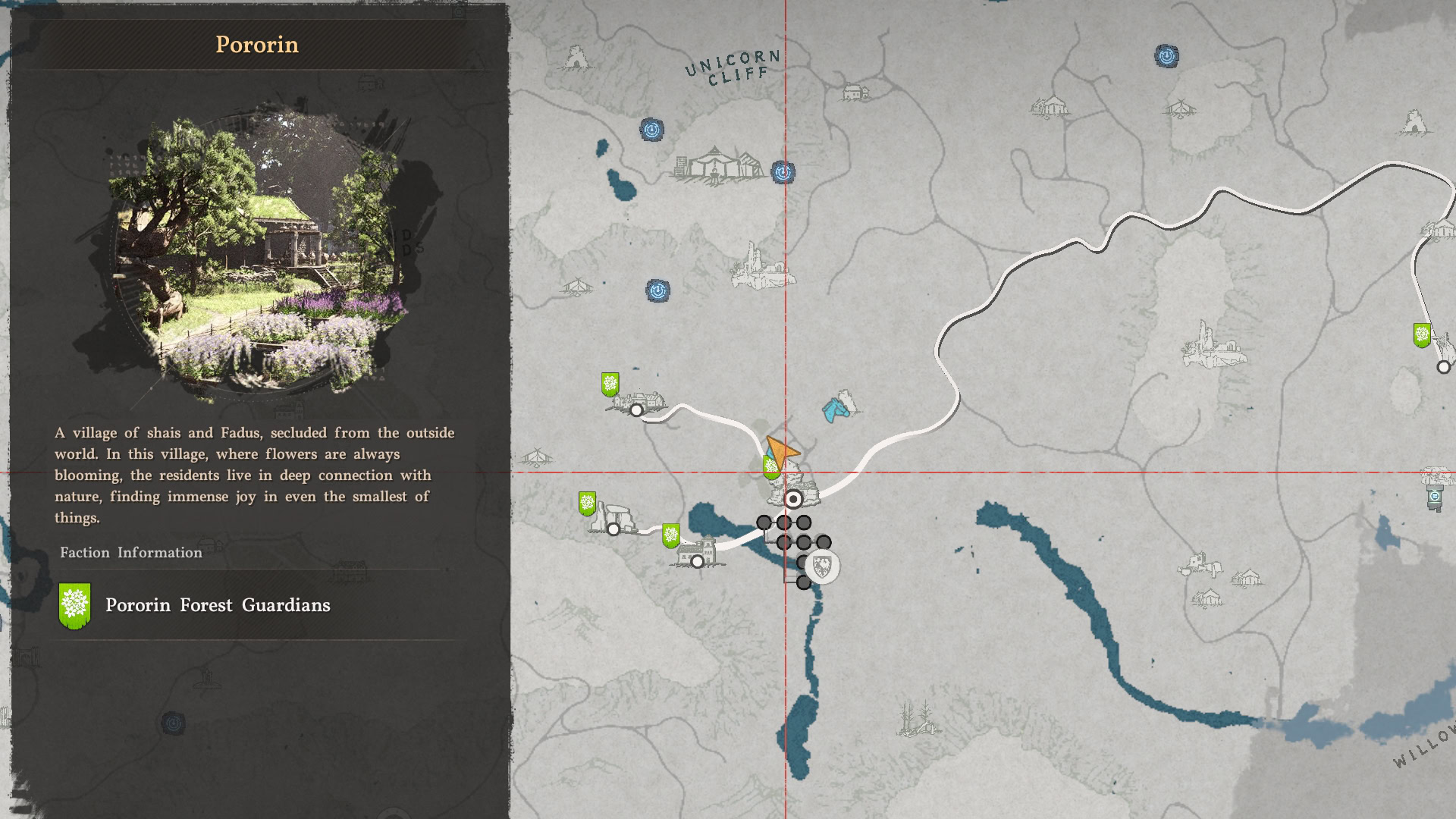
Task: Select the waypoint node at the stone dolmen
Action: (x=613, y=529)
